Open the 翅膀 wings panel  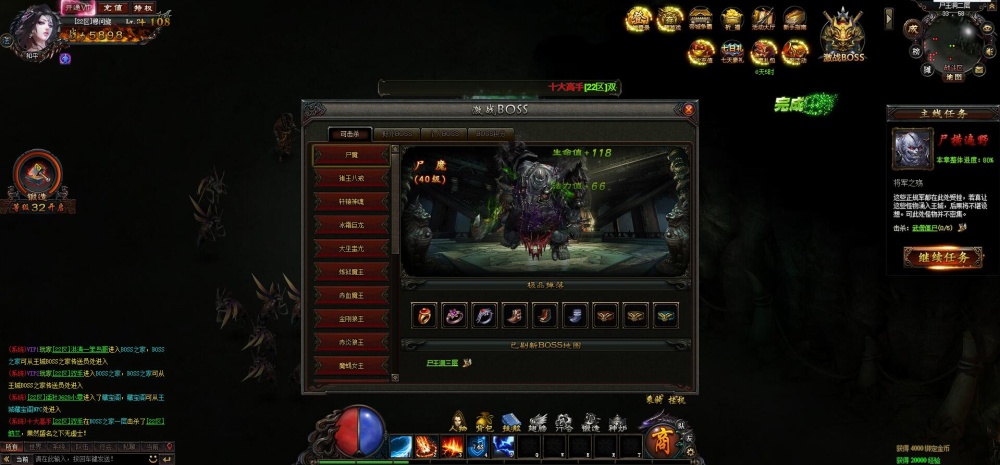538,421
